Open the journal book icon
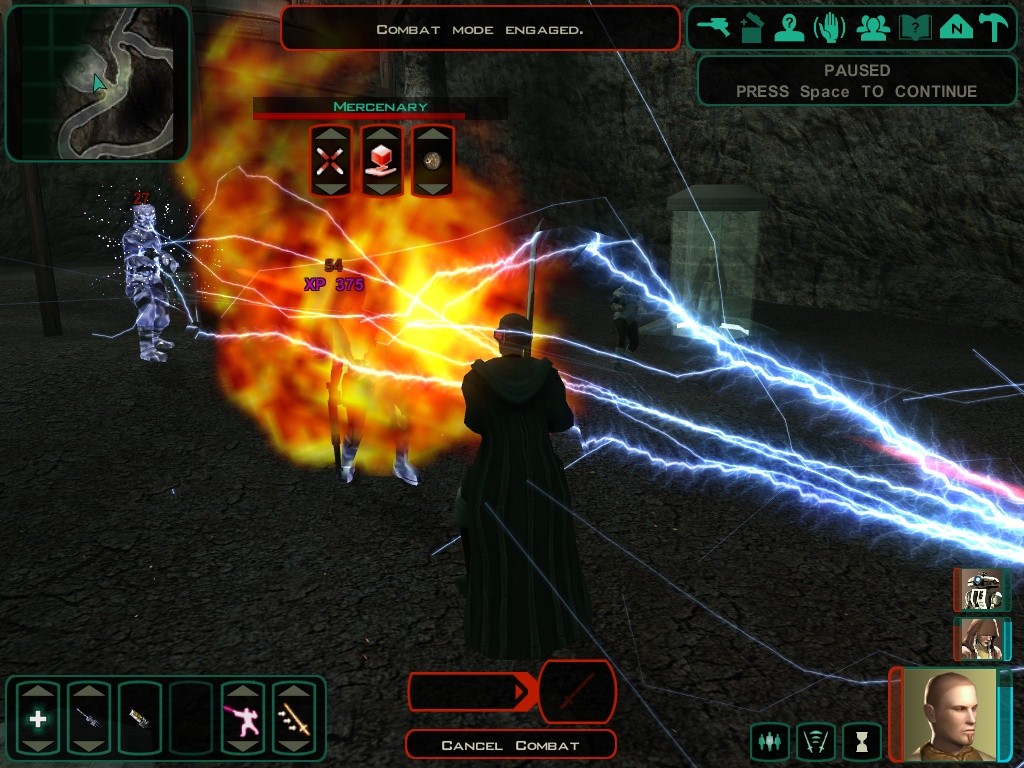1024x768 pixels. click(x=912, y=28)
